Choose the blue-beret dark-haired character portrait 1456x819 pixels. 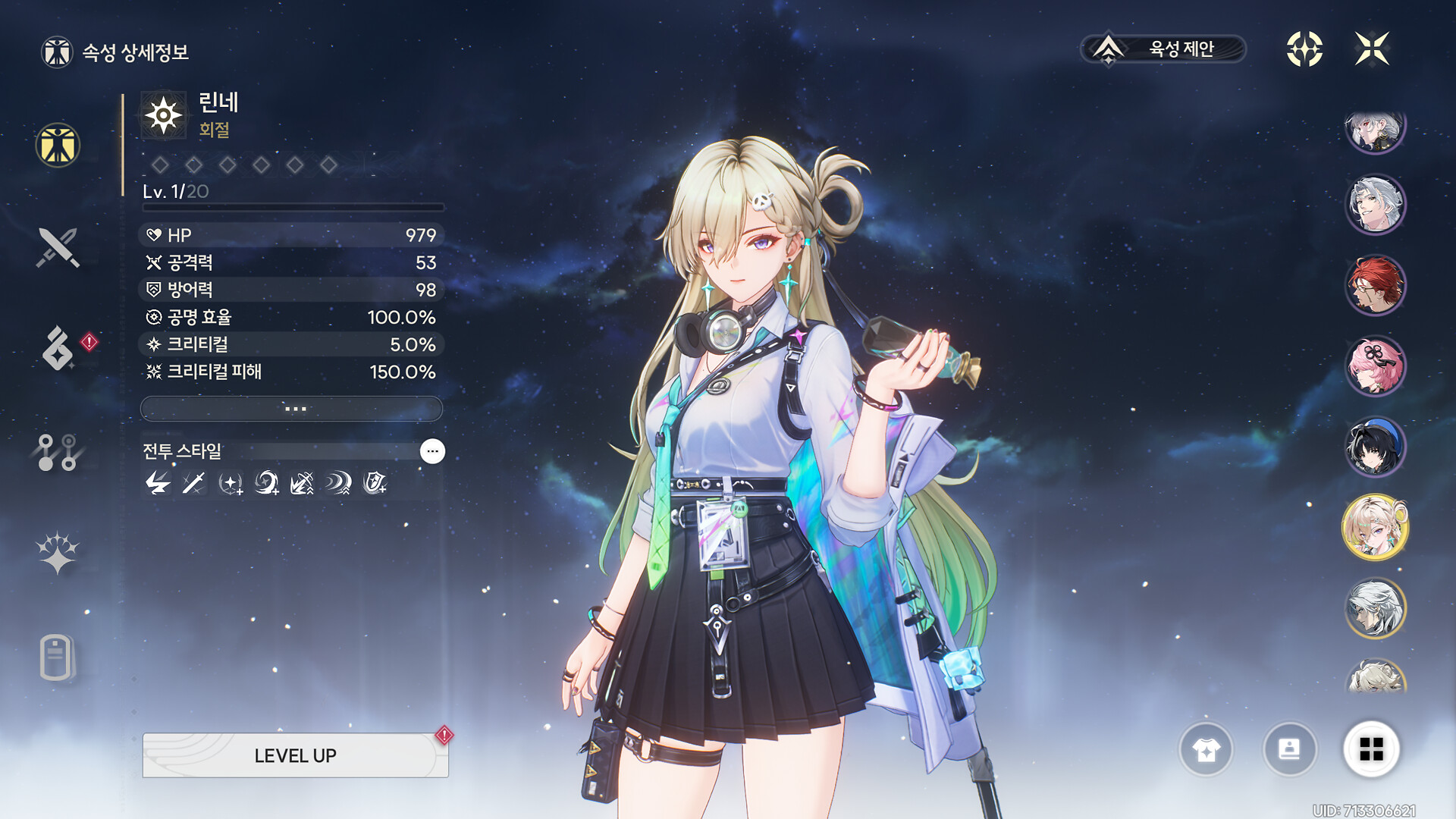click(1375, 447)
